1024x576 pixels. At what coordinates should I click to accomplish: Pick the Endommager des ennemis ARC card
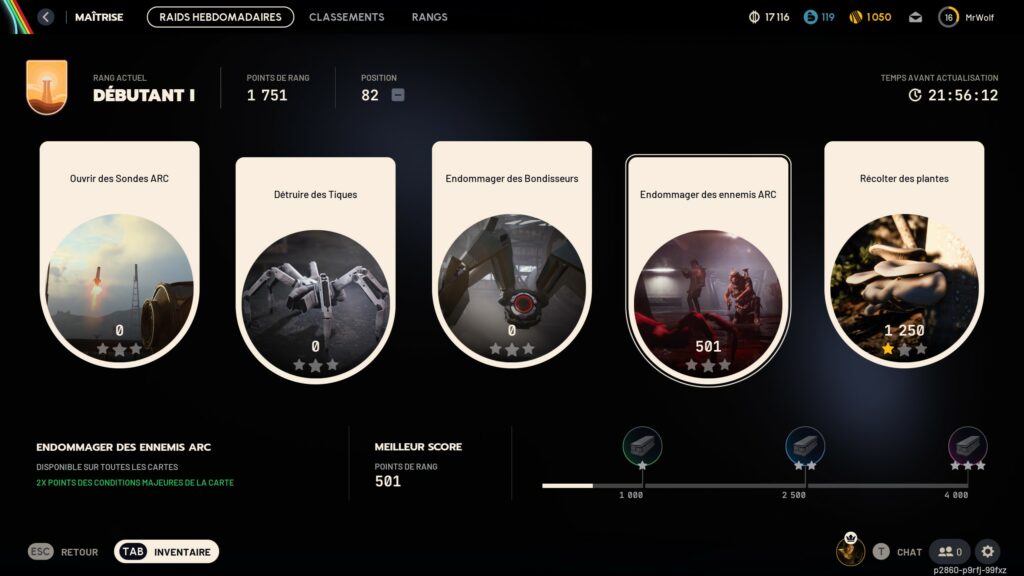click(x=708, y=270)
